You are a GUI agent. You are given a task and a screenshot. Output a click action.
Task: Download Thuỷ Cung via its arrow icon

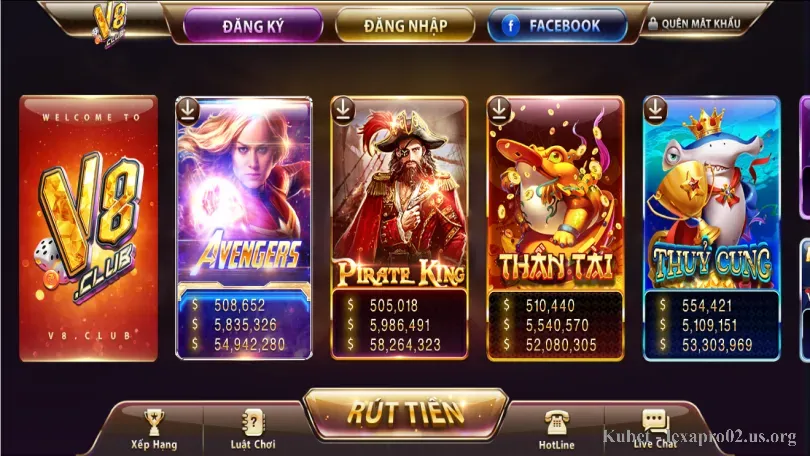[656, 109]
